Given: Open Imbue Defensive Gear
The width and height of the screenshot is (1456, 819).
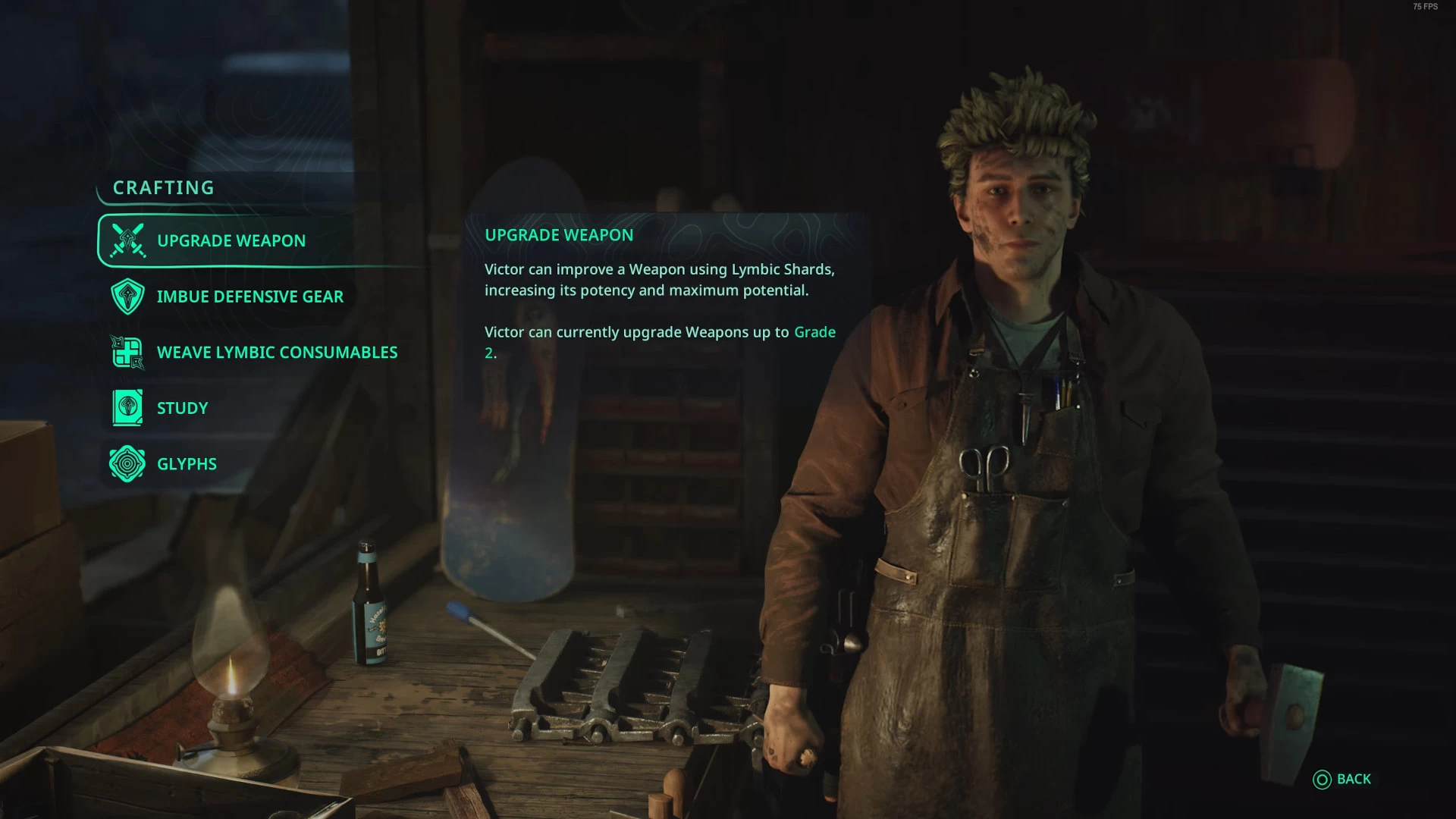Looking at the screenshot, I should (x=249, y=297).
